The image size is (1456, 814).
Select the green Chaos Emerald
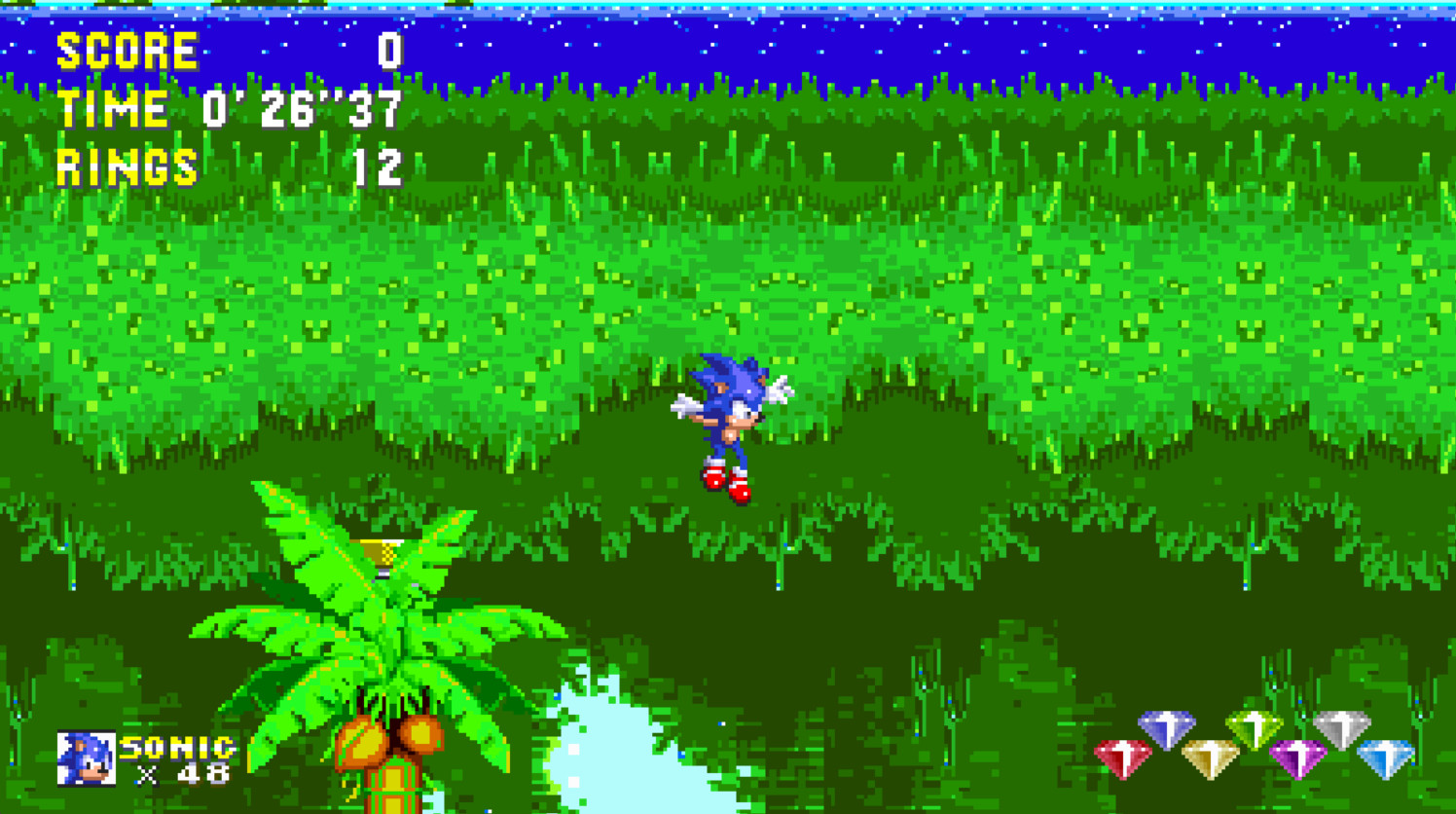[x=1256, y=728]
